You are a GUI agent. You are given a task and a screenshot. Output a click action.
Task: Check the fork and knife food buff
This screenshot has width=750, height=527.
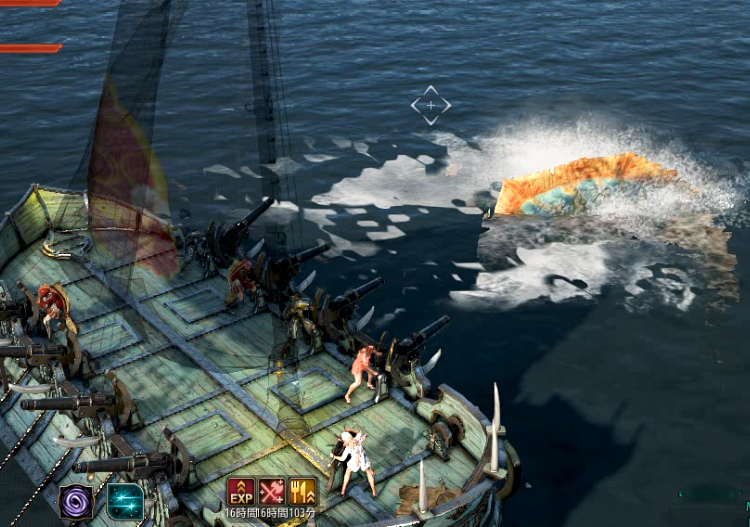(x=302, y=491)
